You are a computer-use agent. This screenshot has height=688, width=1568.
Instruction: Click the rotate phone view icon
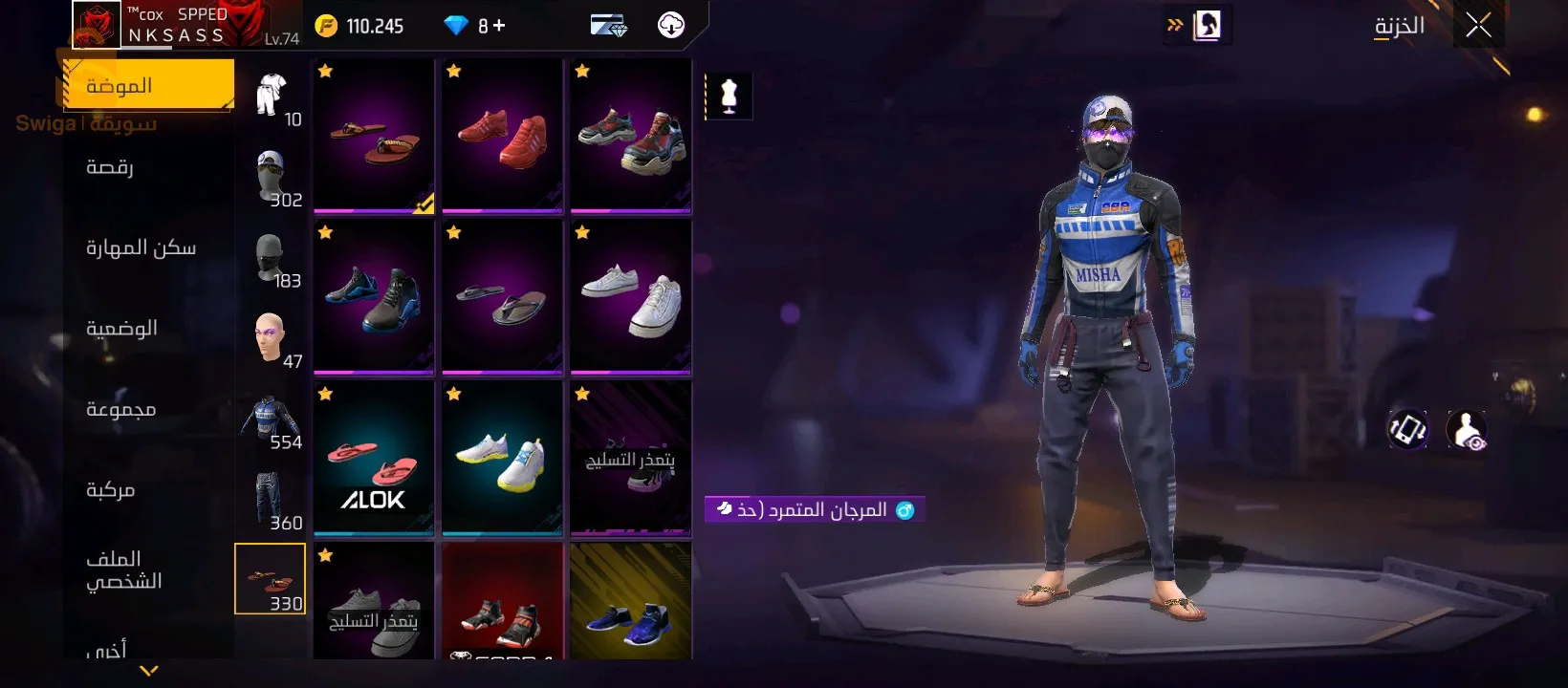[x=1407, y=429]
